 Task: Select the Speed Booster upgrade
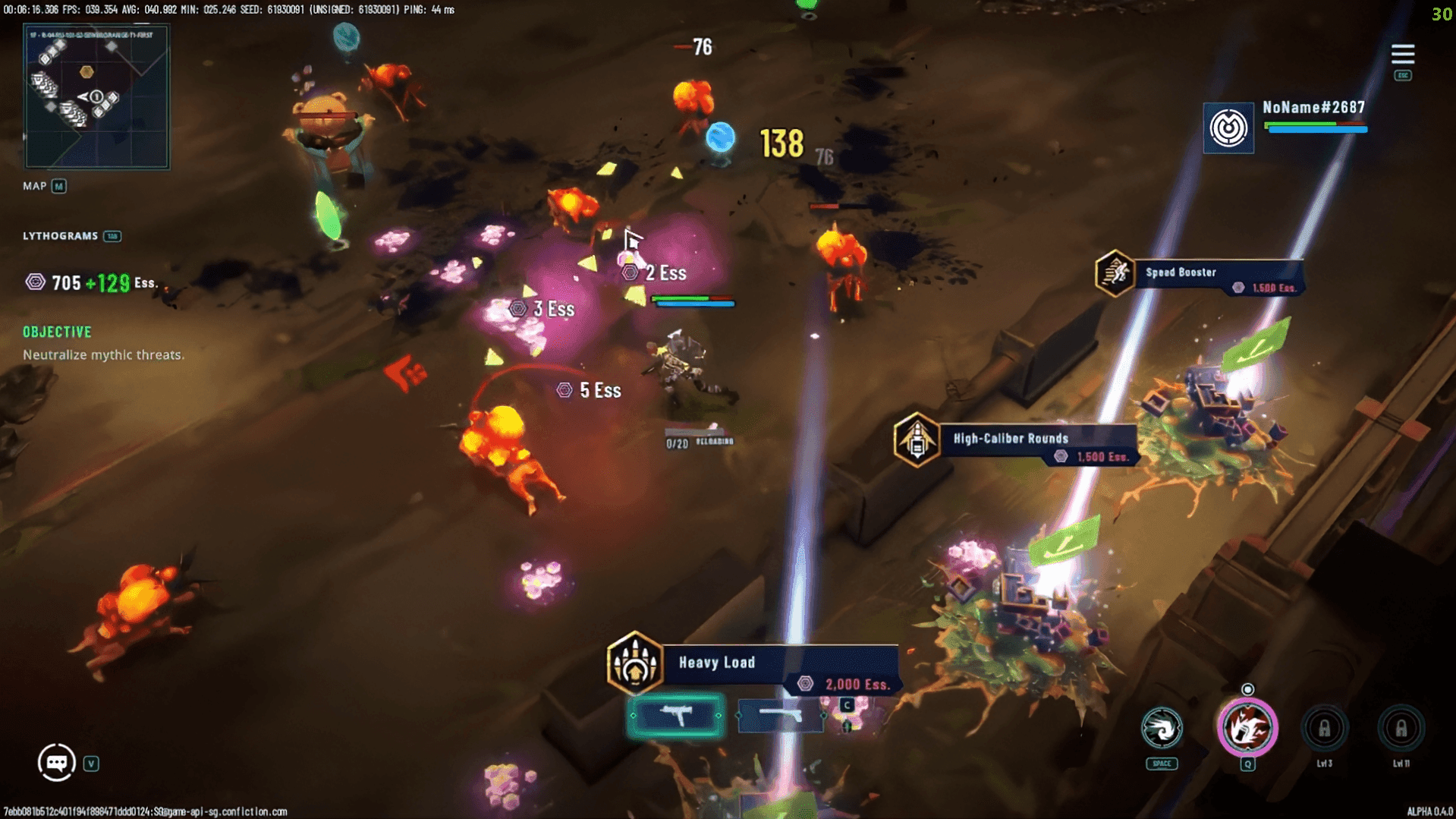click(x=1199, y=276)
